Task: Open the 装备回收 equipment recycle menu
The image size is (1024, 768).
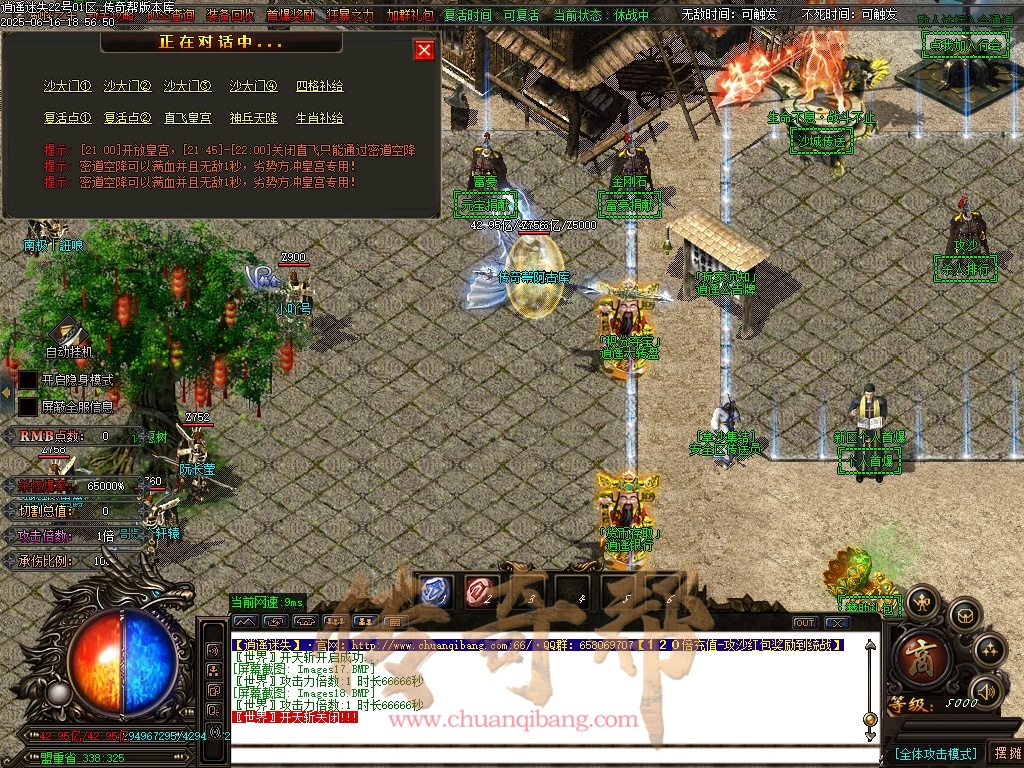Action: coord(230,16)
